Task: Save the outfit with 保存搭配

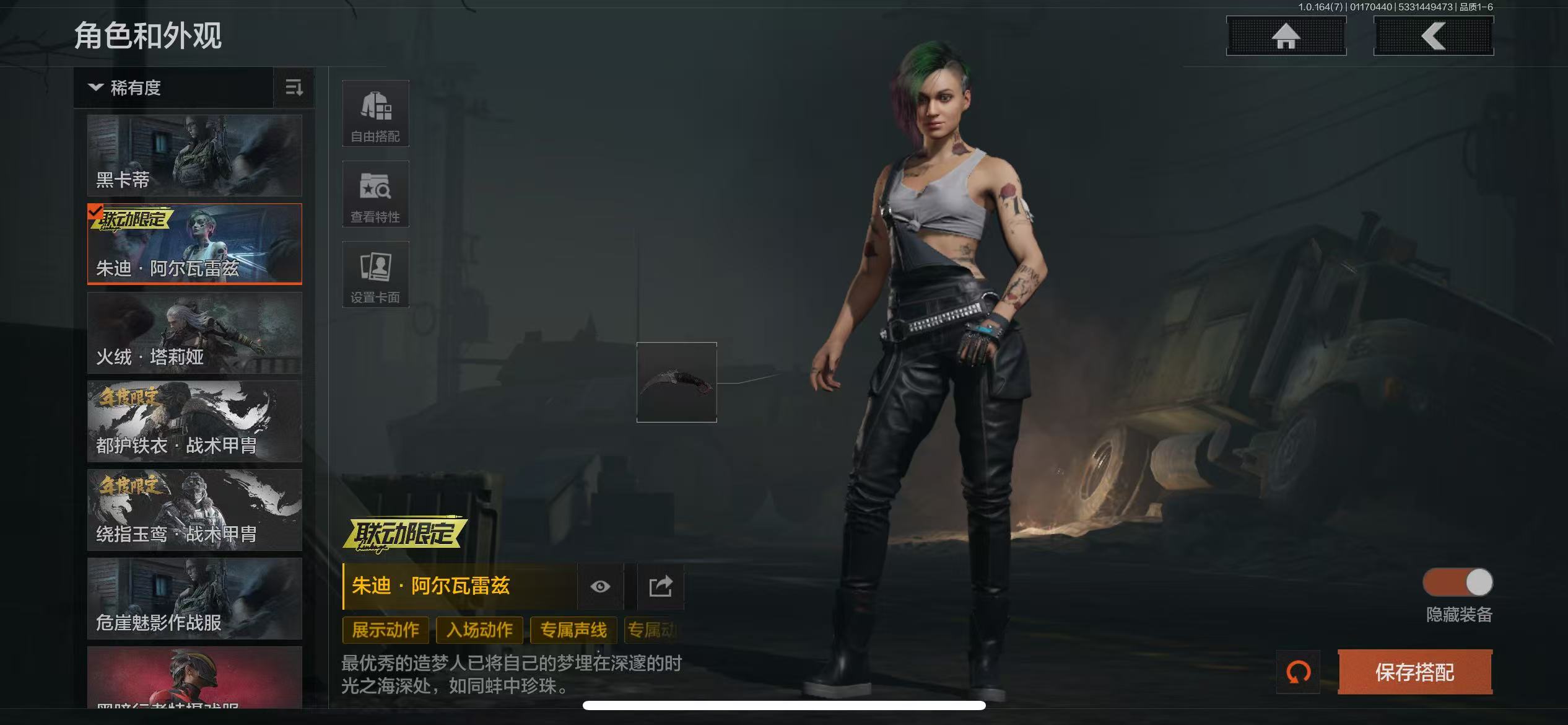Action: (x=1414, y=672)
